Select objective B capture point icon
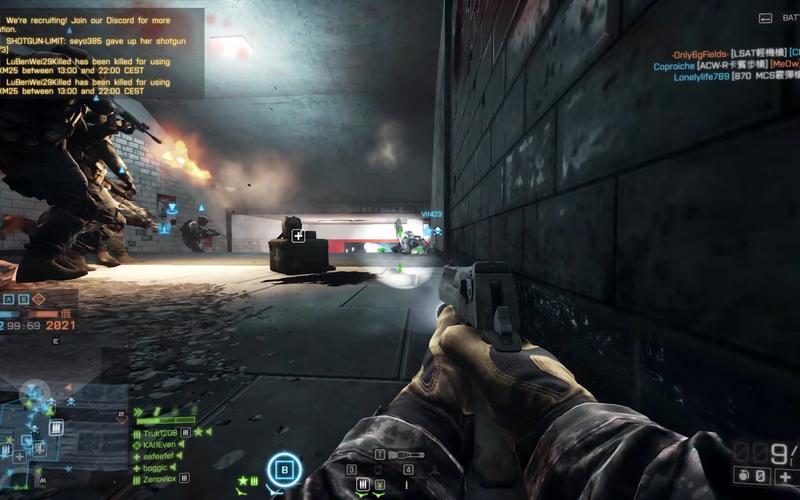The height and width of the screenshot is (500, 800). point(285,468)
